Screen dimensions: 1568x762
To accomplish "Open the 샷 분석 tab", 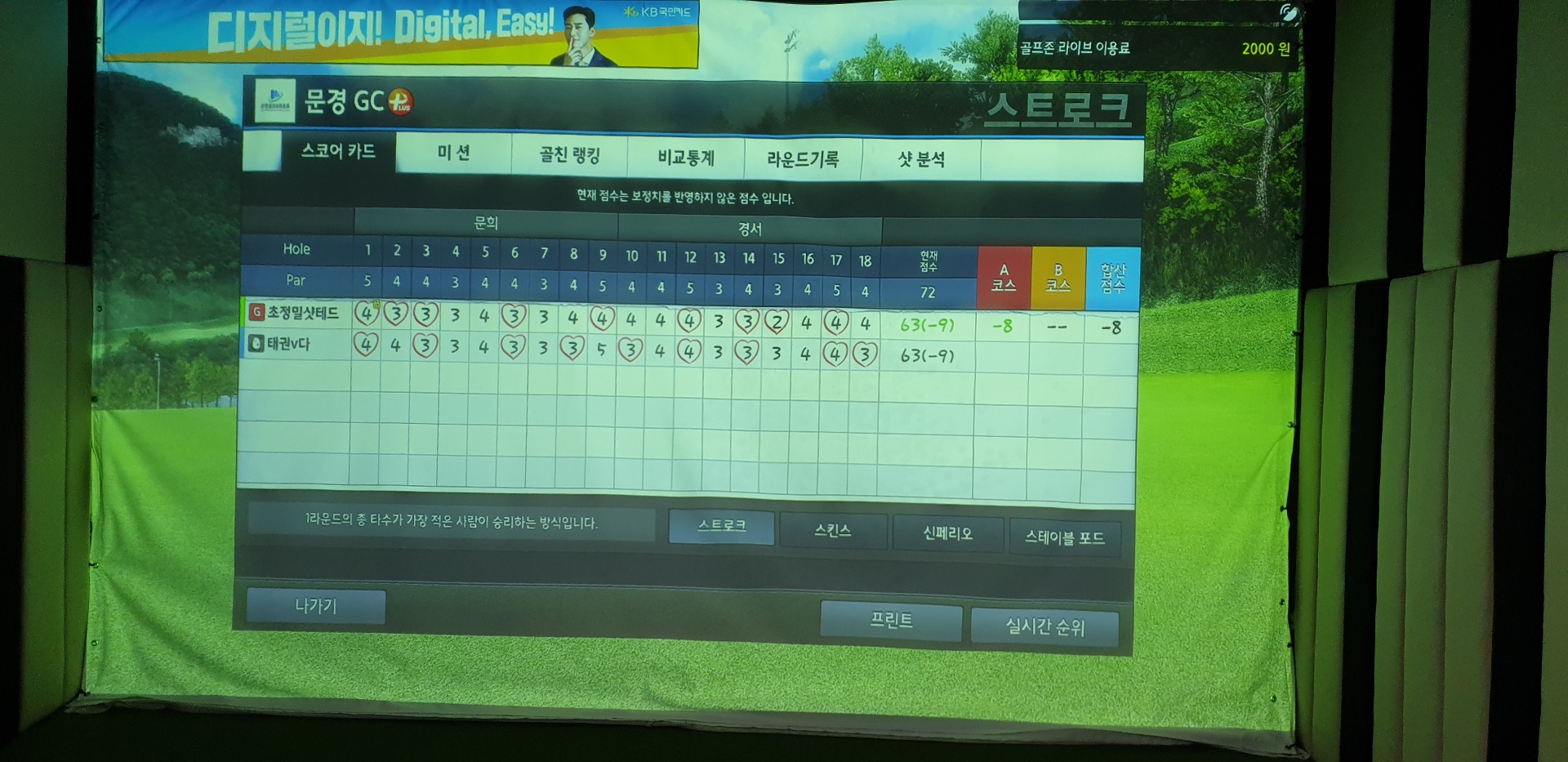I will (x=921, y=160).
